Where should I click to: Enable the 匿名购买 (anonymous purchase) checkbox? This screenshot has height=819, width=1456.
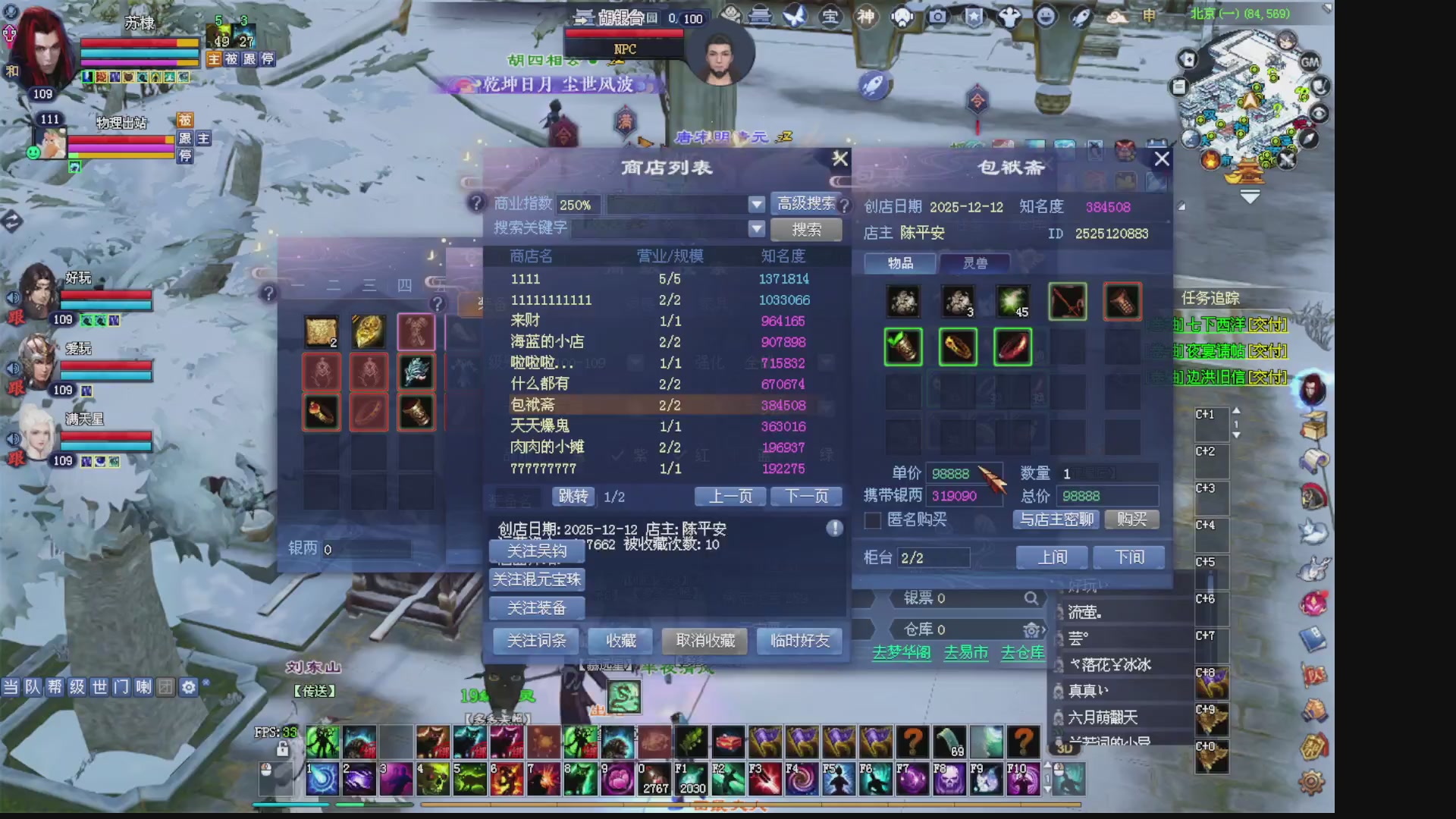pyautogui.click(x=872, y=520)
